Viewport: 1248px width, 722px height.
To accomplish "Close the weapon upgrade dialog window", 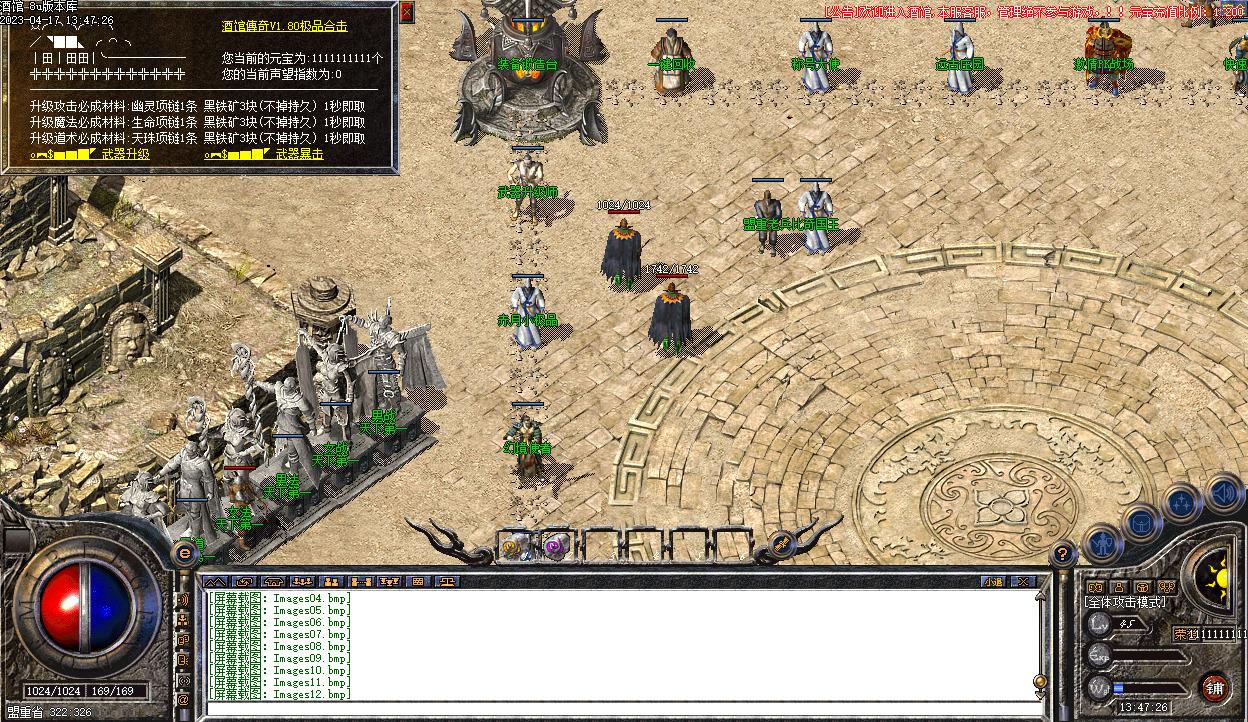I will click(406, 12).
